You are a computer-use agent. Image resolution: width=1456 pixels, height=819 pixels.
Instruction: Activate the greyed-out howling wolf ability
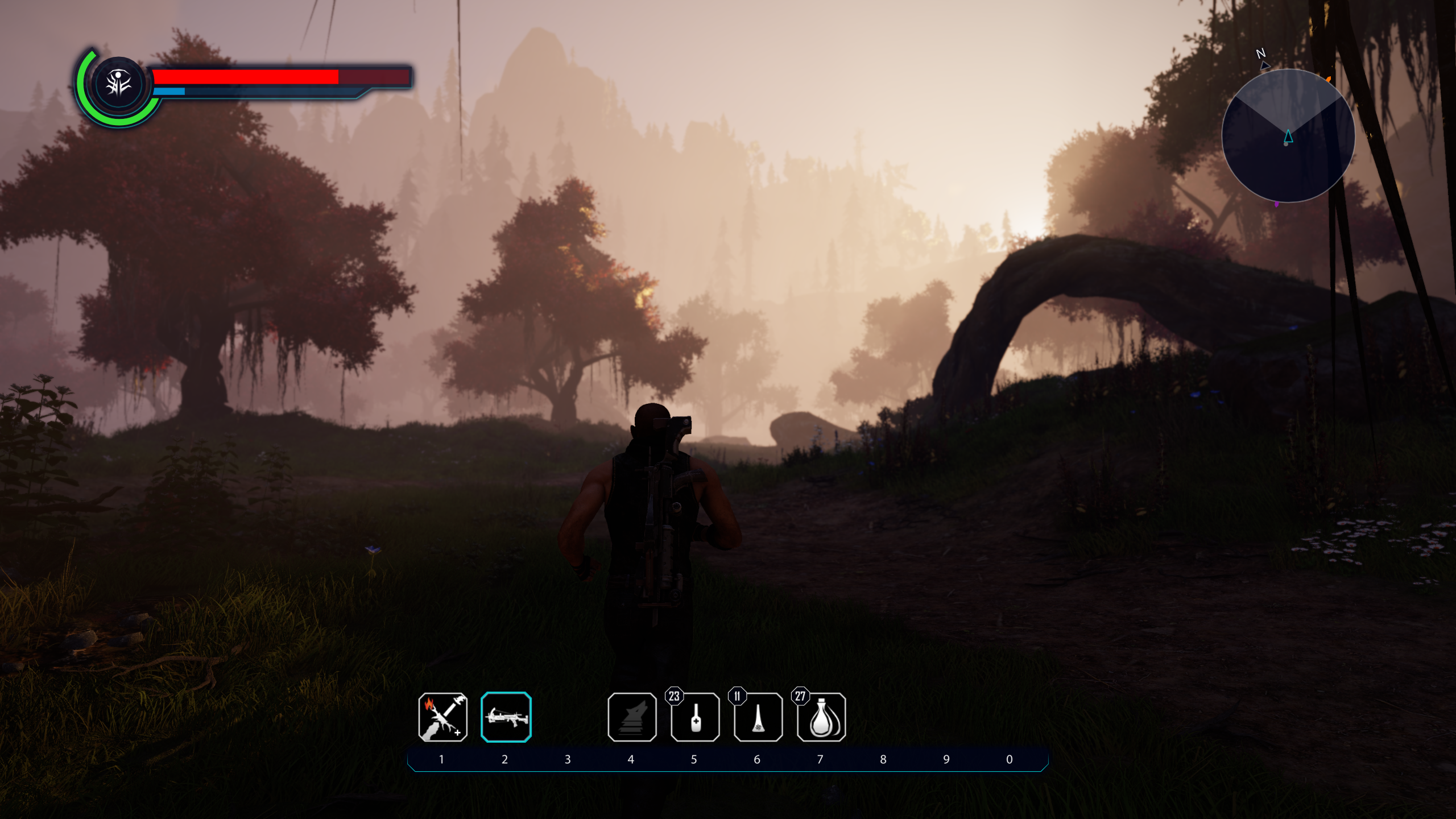pyautogui.click(x=632, y=717)
